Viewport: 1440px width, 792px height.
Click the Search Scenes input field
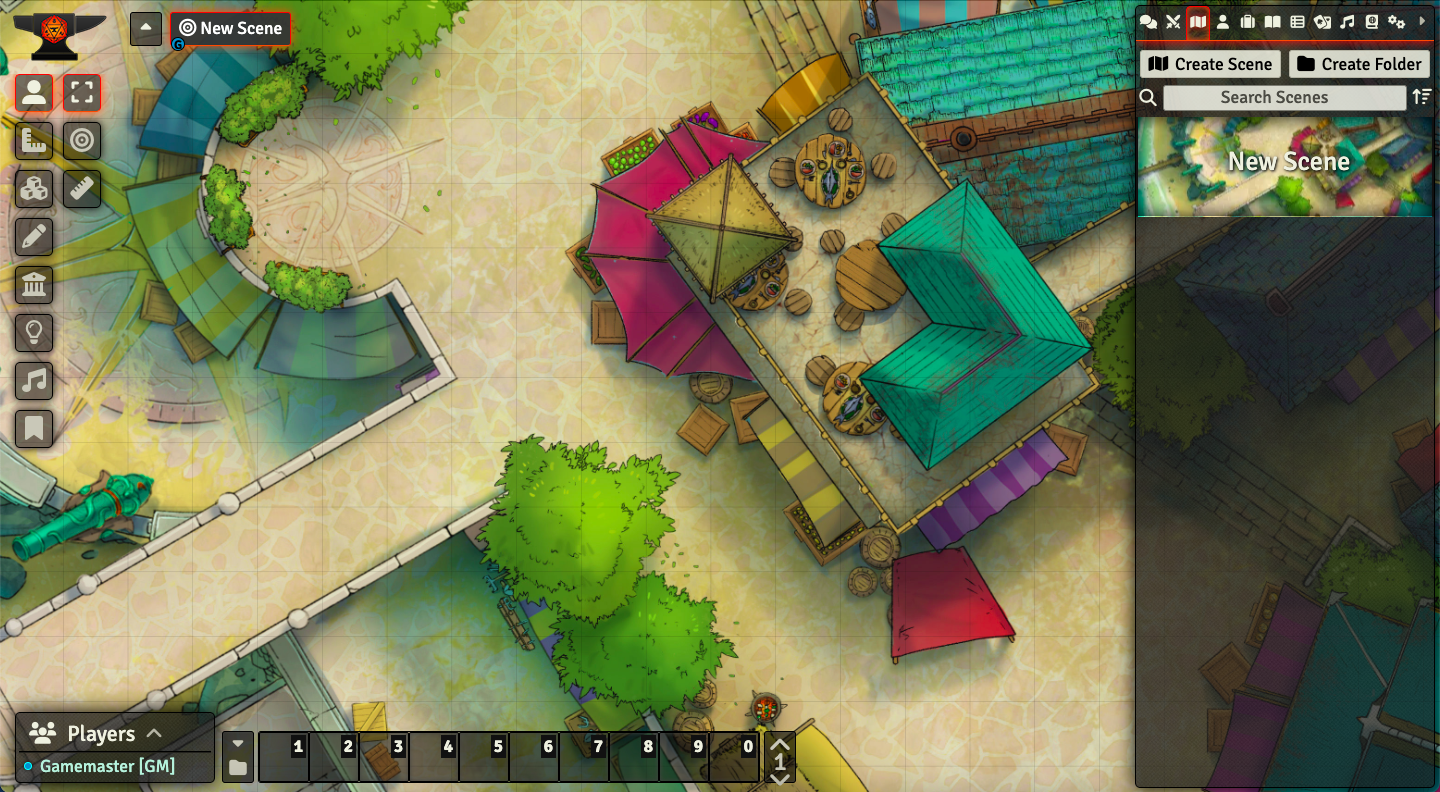click(1283, 97)
